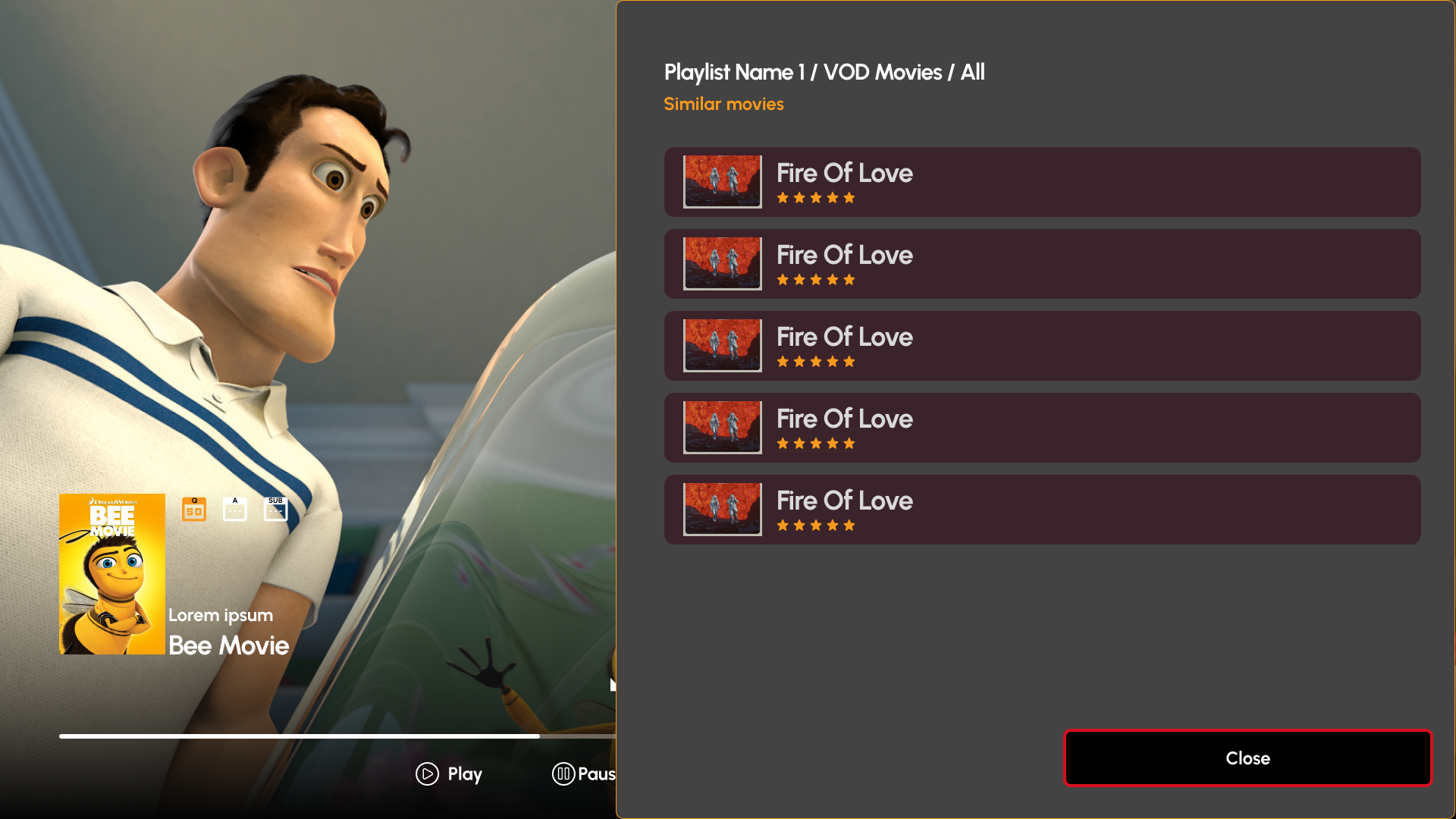
Task: Toggle subtitles for Bee Movie playback
Action: pyautogui.click(x=275, y=508)
